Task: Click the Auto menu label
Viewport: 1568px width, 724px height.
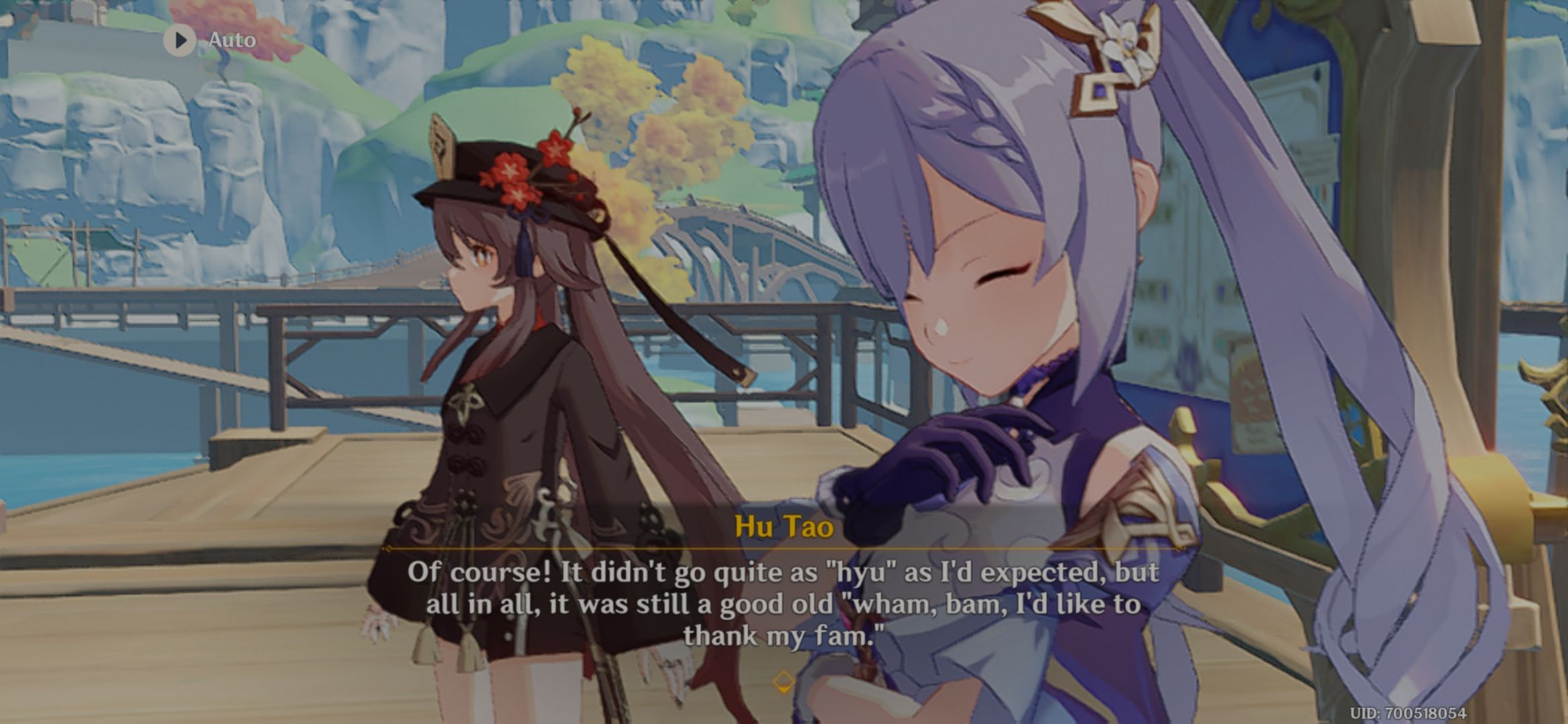Action: click(231, 40)
